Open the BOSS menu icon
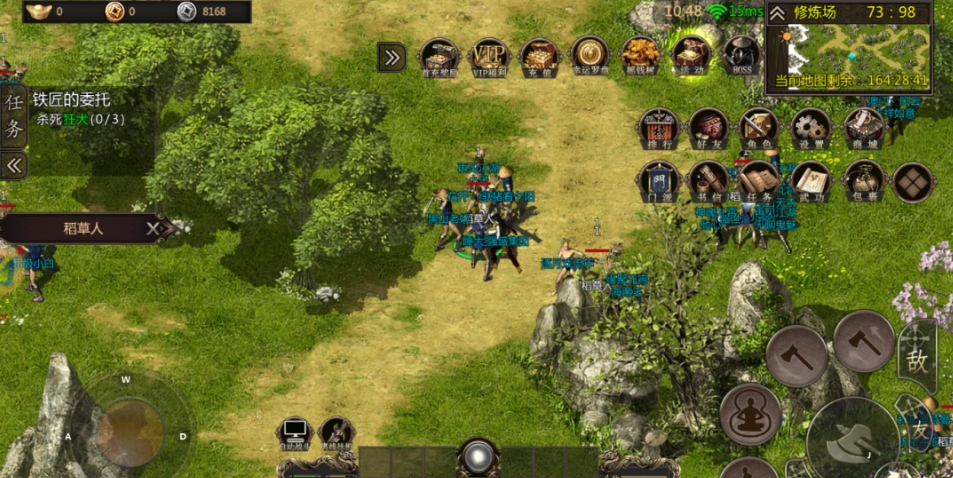Image resolution: width=953 pixels, height=478 pixels. tap(740, 56)
